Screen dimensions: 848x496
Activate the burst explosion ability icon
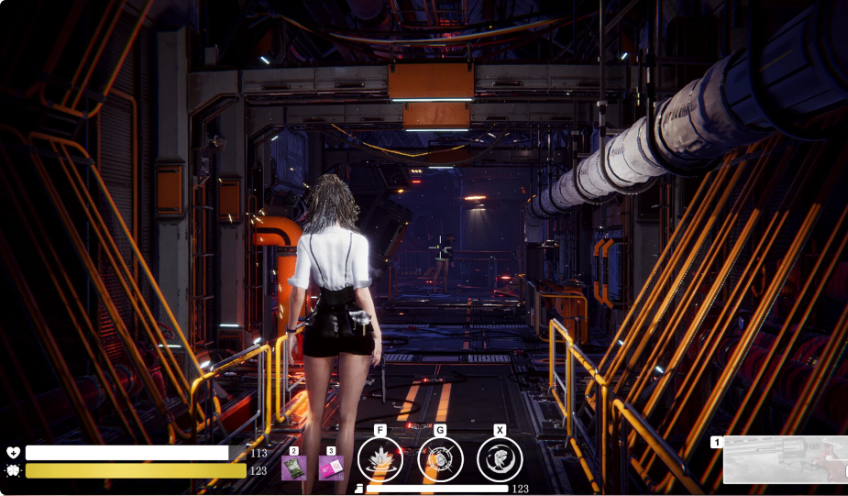tap(380, 460)
